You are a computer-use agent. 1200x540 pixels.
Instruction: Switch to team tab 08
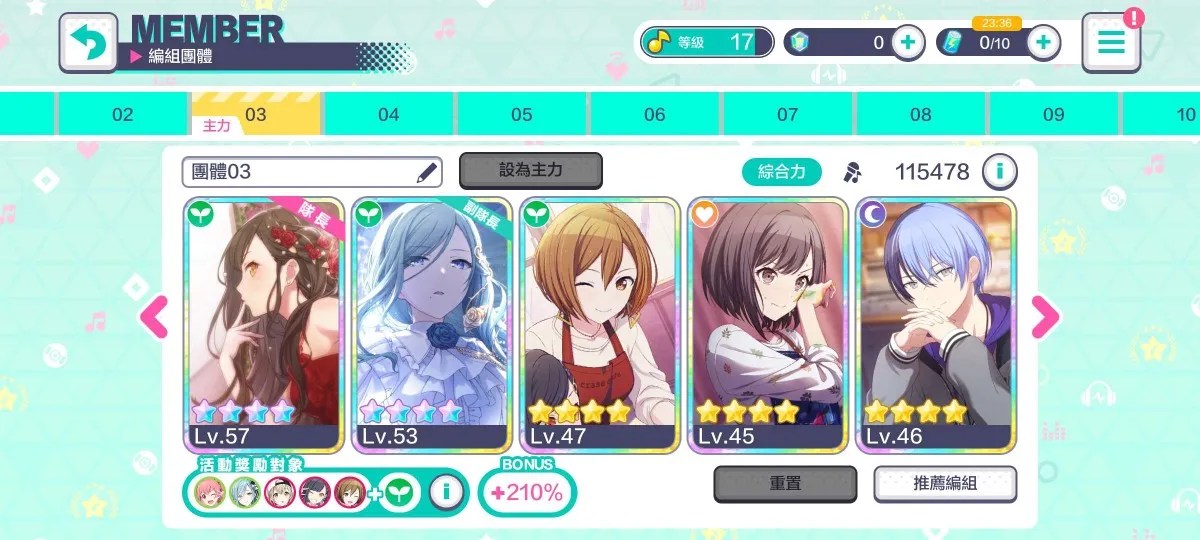pyautogui.click(x=921, y=115)
